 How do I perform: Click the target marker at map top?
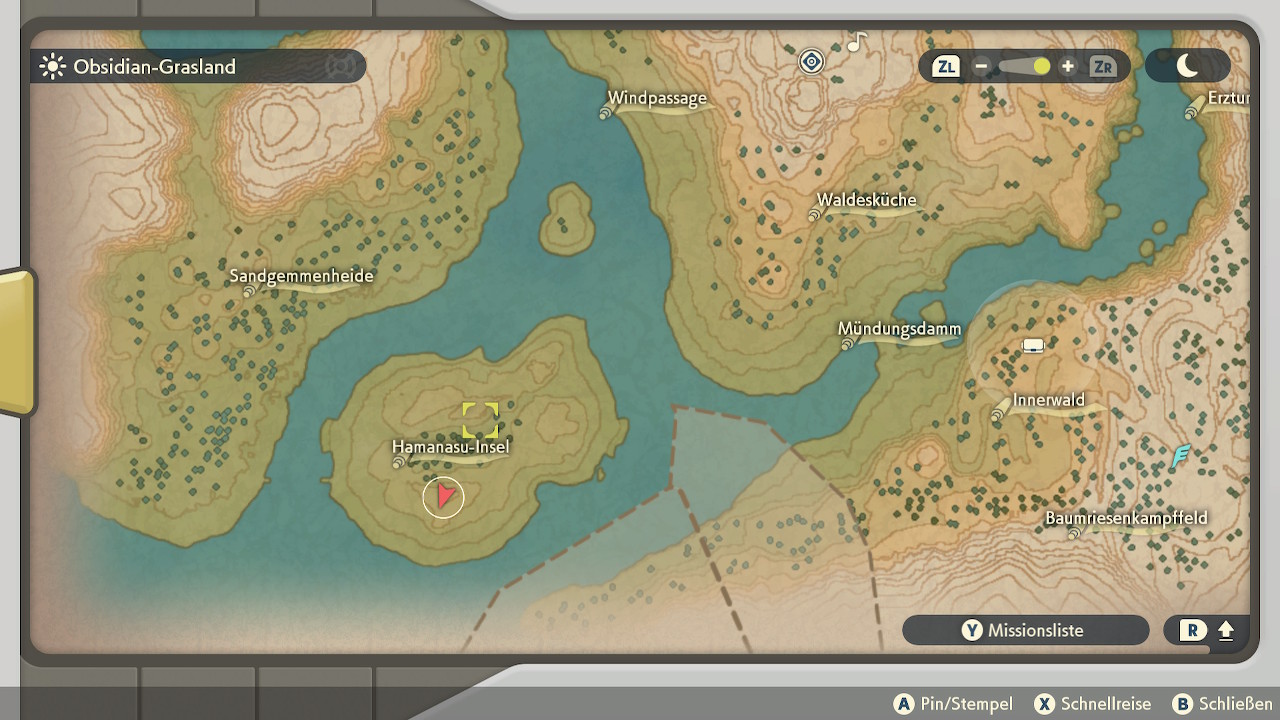pyautogui.click(x=811, y=62)
